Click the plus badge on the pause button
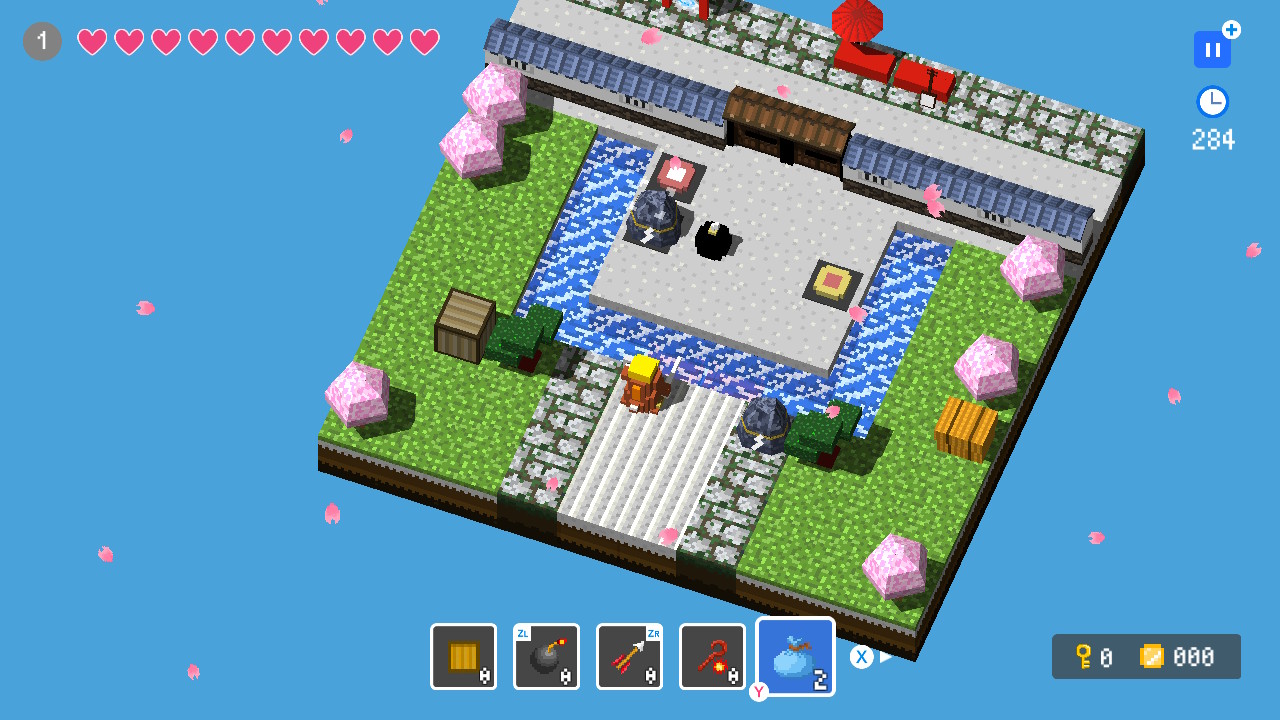Image resolution: width=1280 pixels, height=720 pixels. pos(1231,31)
